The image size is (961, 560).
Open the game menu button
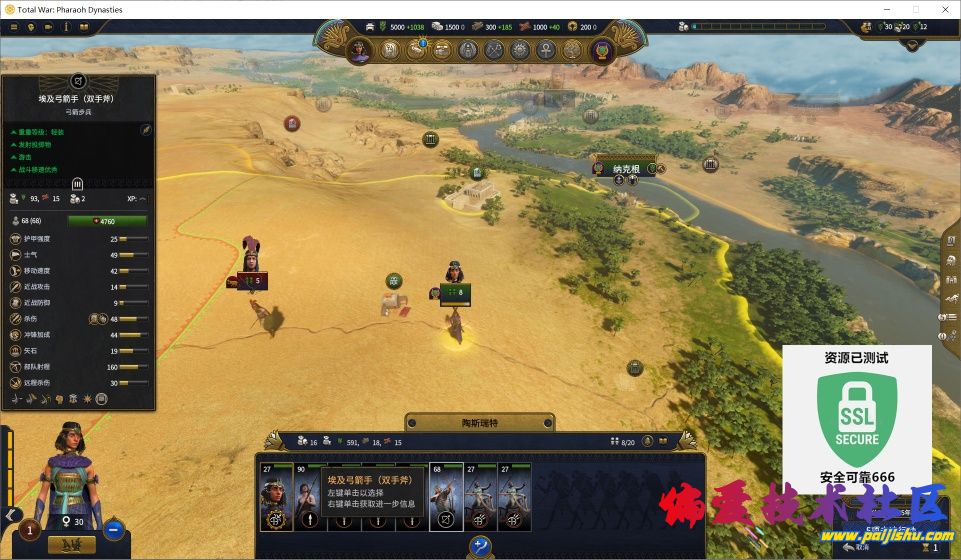(14, 28)
